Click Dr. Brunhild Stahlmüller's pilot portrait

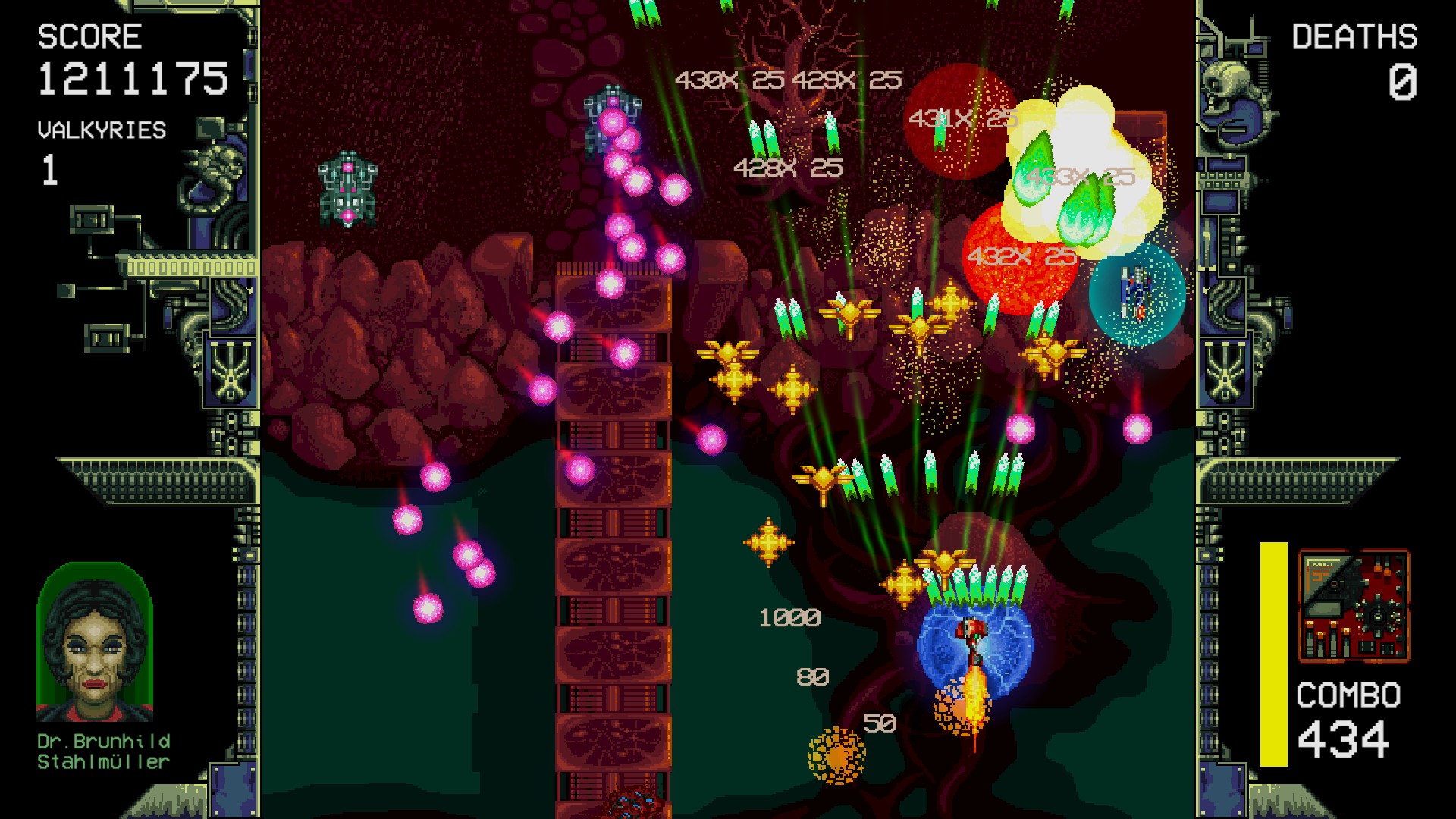(95, 644)
